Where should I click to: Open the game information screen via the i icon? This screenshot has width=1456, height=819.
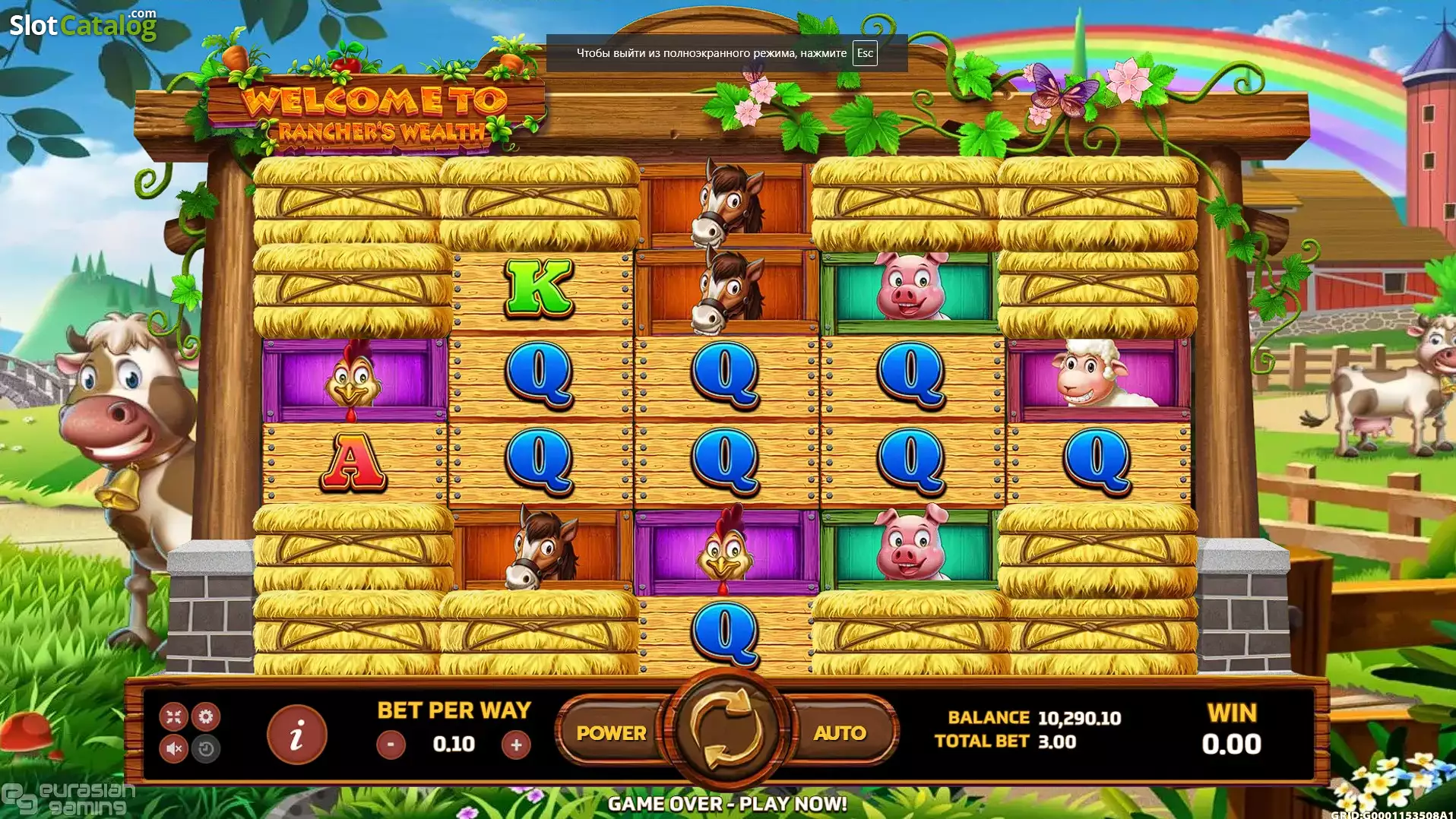pyautogui.click(x=297, y=733)
